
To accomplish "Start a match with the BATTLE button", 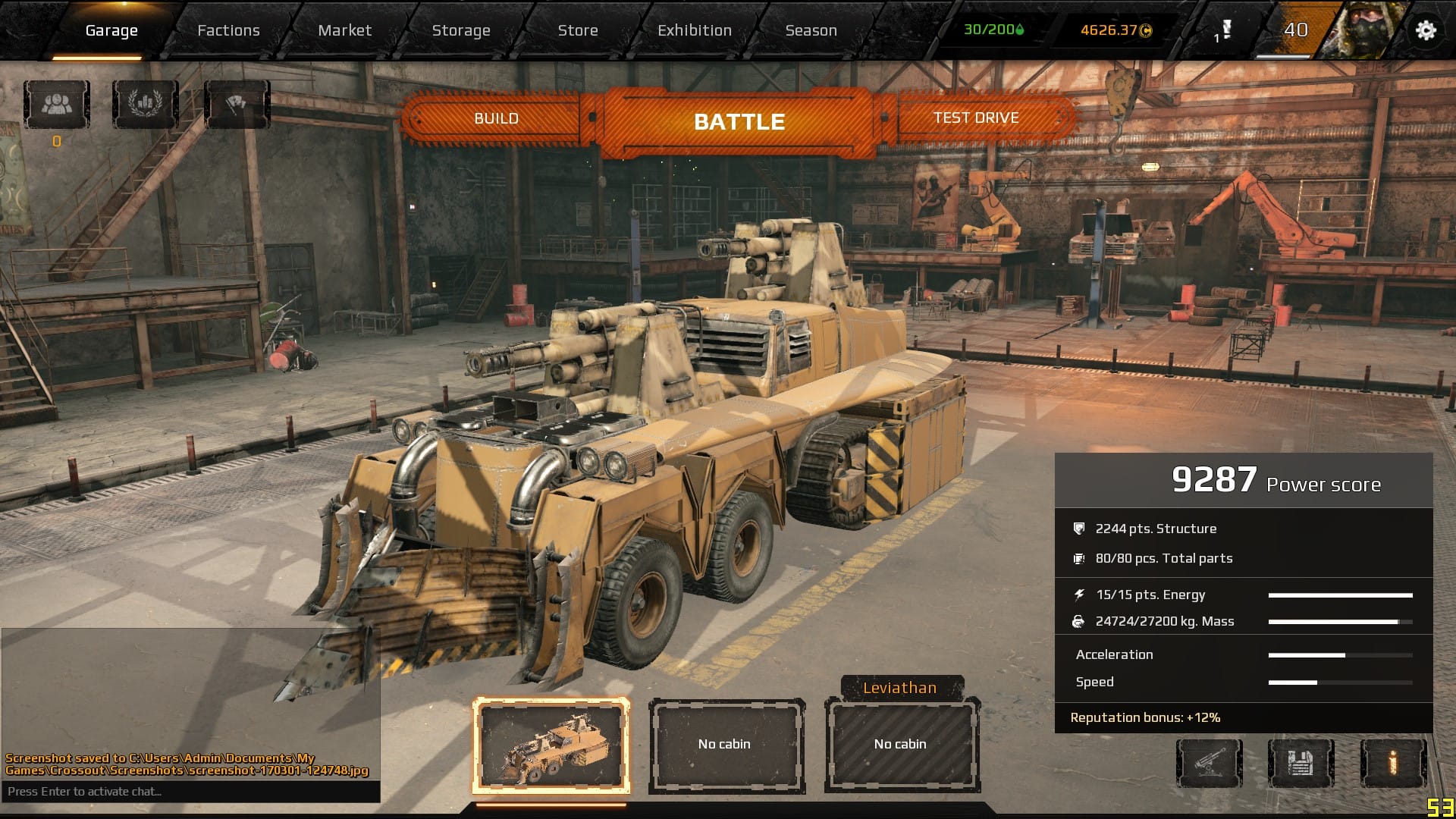I will (x=739, y=121).
